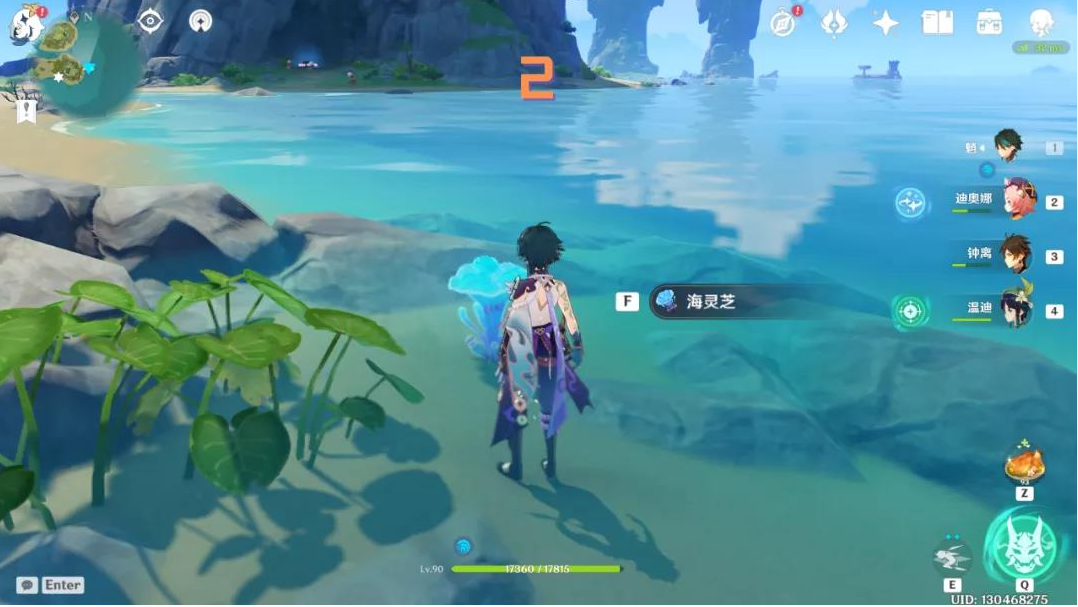This screenshot has height=607, width=1078.
Task: Use the roast chicken food item
Action: [1024, 465]
